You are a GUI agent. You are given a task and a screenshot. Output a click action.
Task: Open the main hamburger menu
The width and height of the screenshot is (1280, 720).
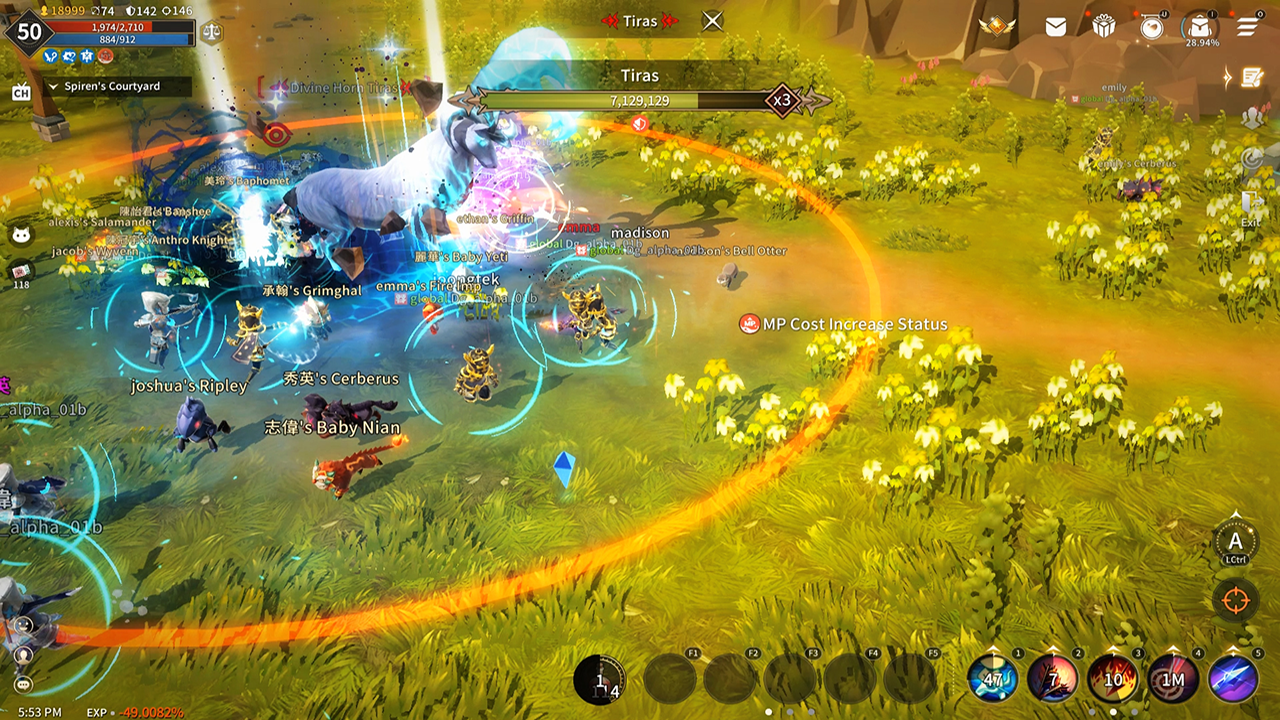click(x=1247, y=27)
